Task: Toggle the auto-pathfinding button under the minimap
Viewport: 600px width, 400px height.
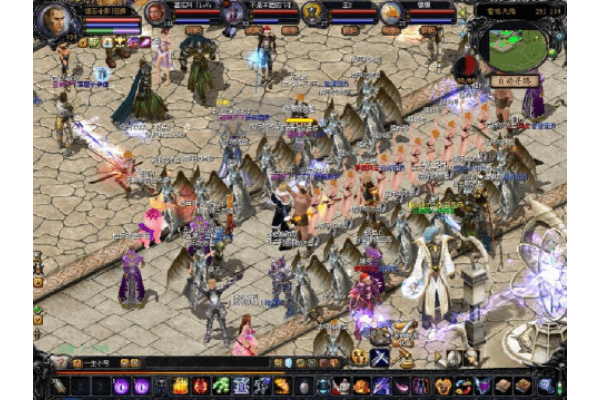Action: point(513,81)
